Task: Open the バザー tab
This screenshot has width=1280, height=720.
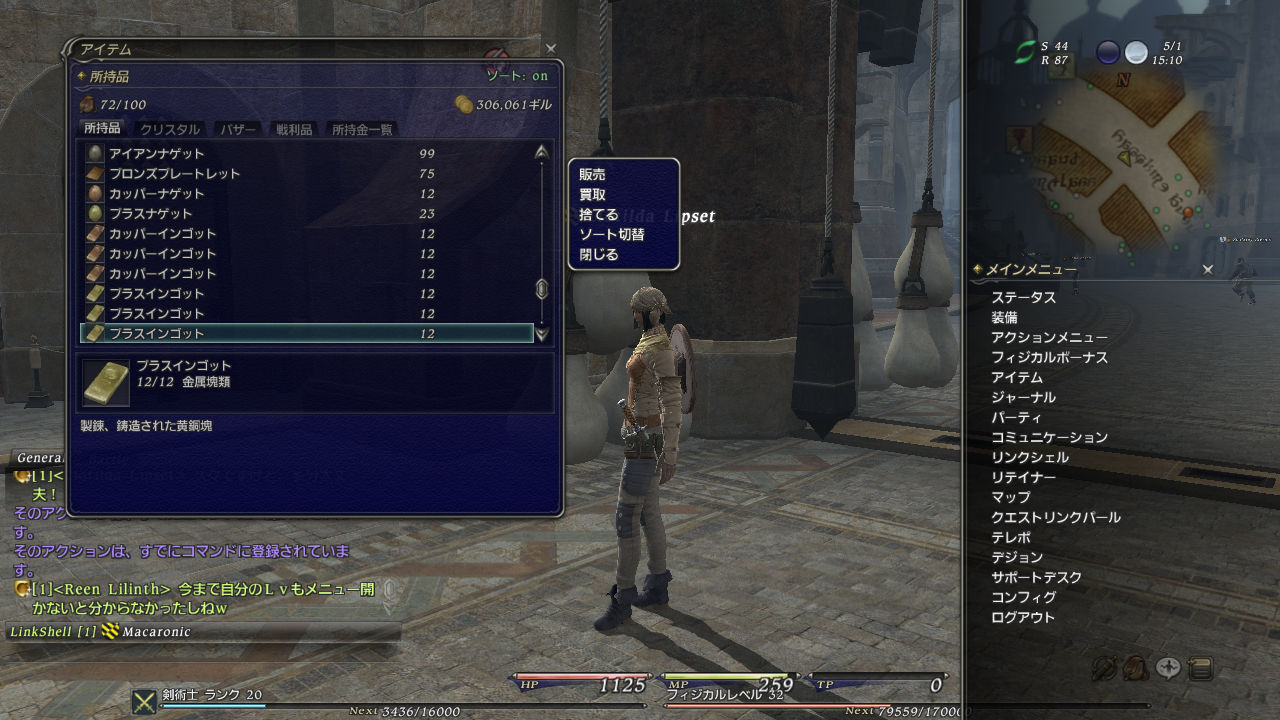Action: point(237,129)
